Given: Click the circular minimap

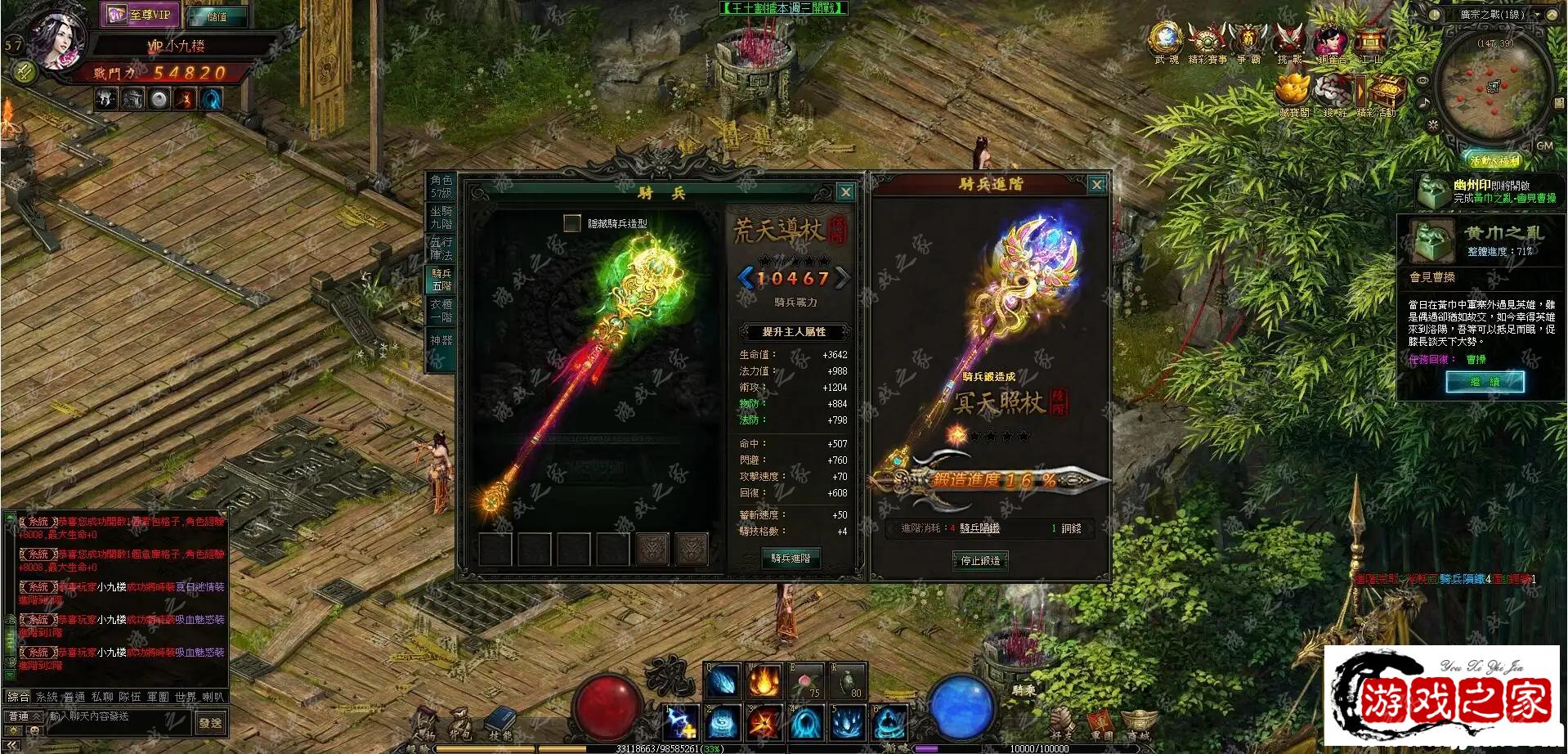Looking at the screenshot, I should (x=1494, y=86).
